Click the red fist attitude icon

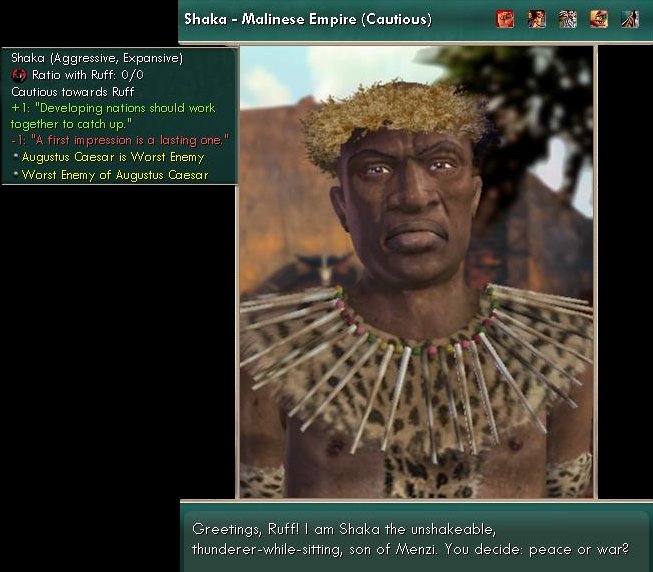pyautogui.click(x=505, y=18)
